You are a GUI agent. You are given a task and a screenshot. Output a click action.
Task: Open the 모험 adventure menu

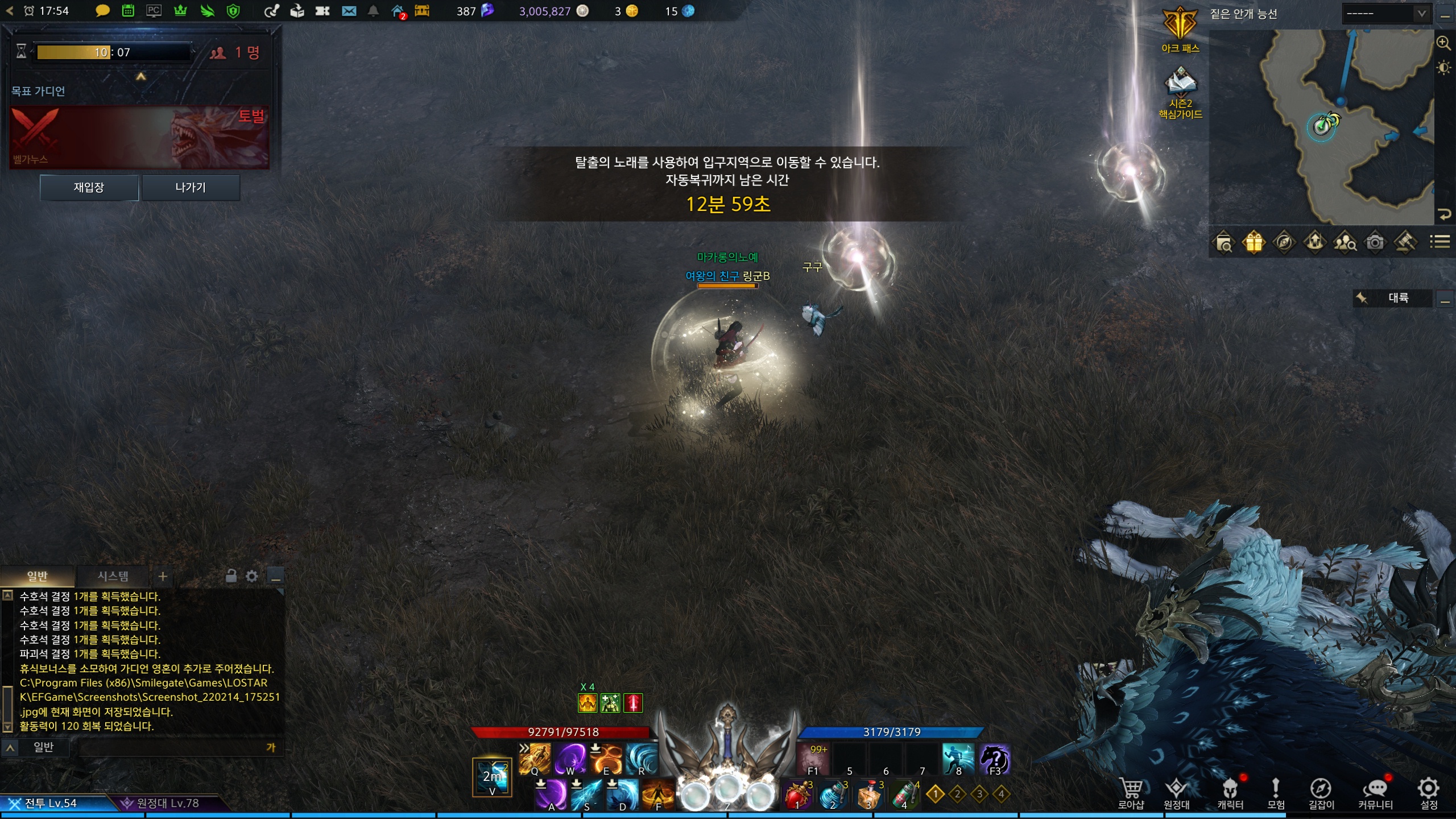1276,792
